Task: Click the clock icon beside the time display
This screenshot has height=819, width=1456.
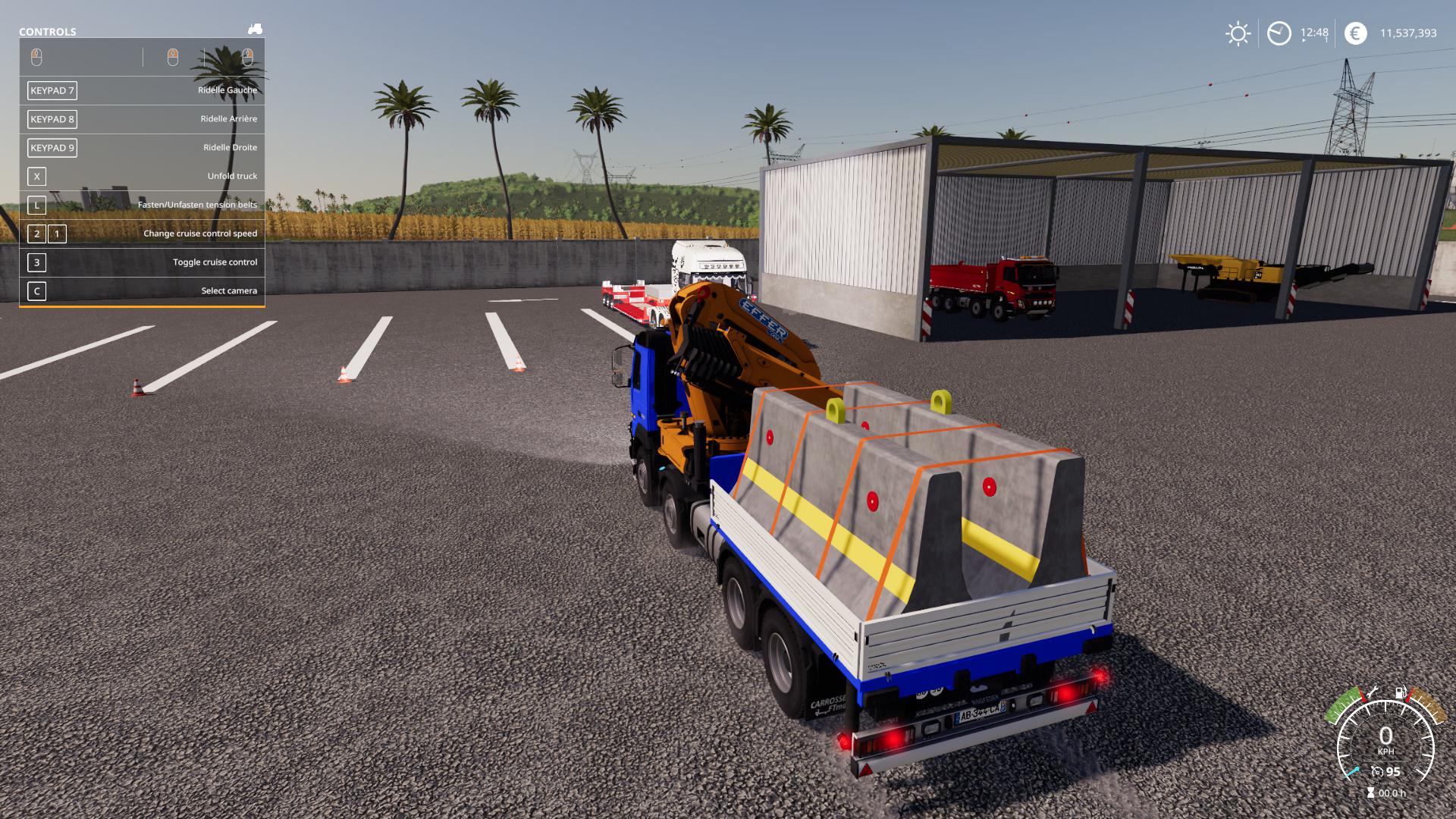Action: pos(1279,33)
